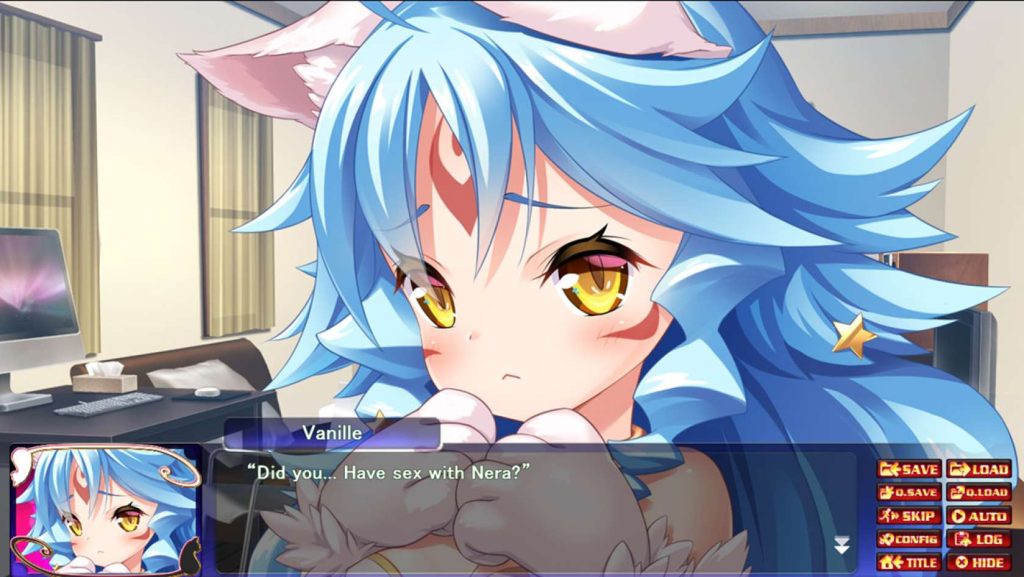Image resolution: width=1024 pixels, height=577 pixels.
Task: Open the SAVE menu
Action: (x=908, y=469)
